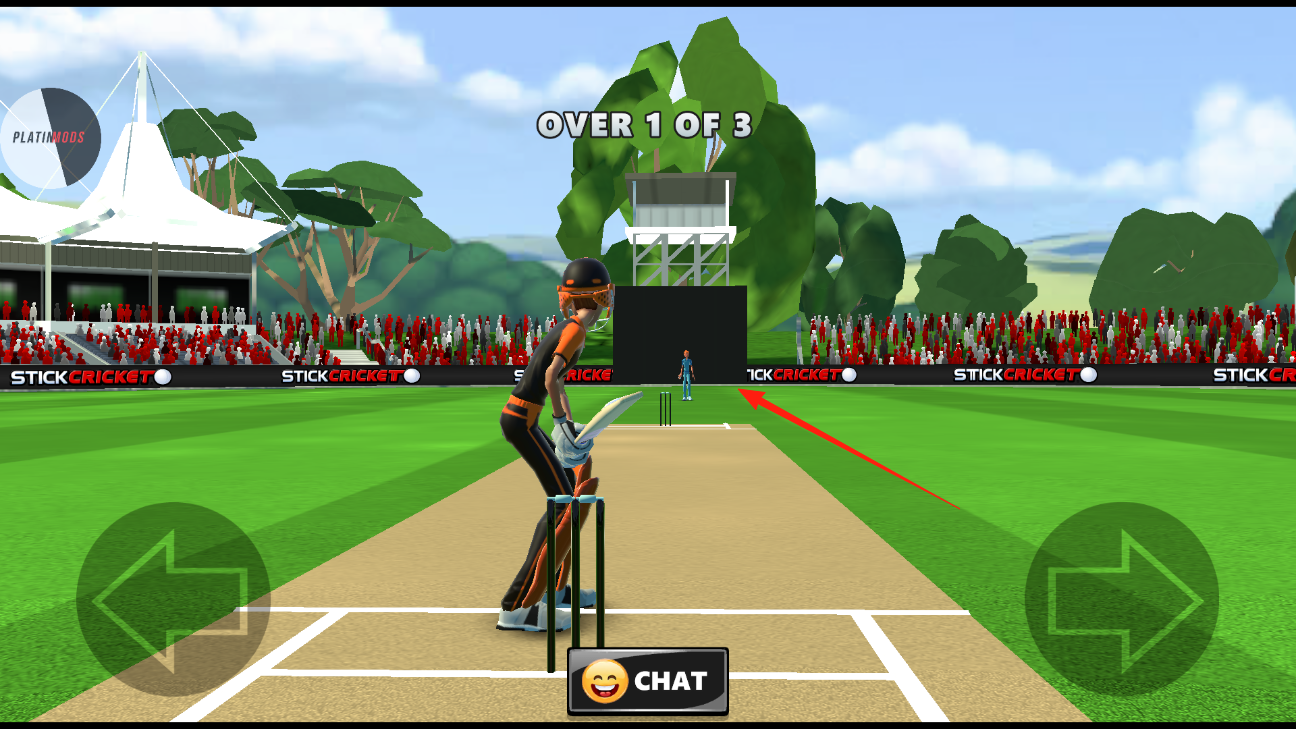Screen dimensions: 1296x729
Task: Tap the left arrow batting control
Action: 173,599
